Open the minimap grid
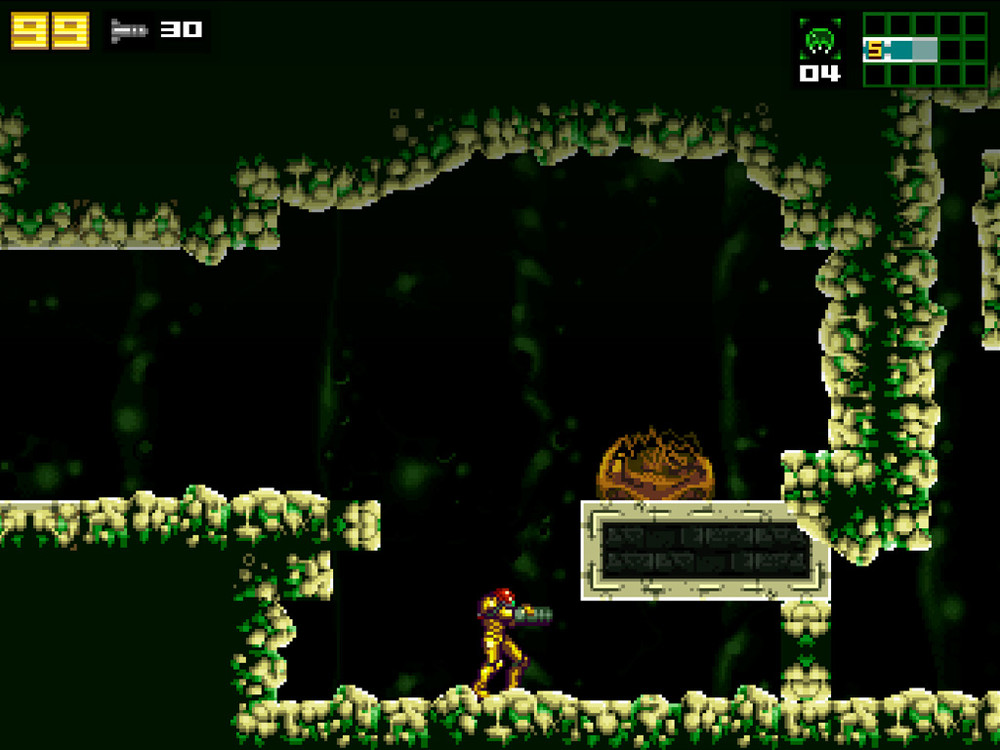This screenshot has height=750, width=1000. [x=924, y=49]
